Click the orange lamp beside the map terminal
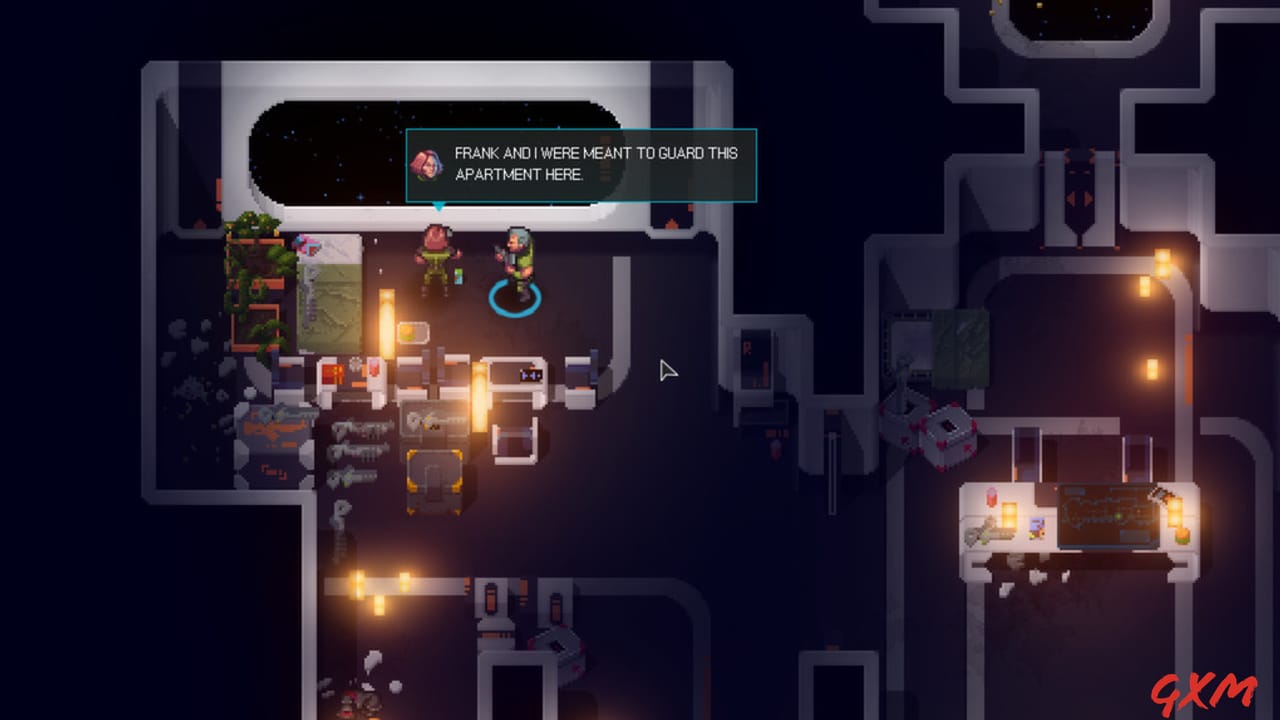The height and width of the screenshot is (720, 1280). point(1174,512)
